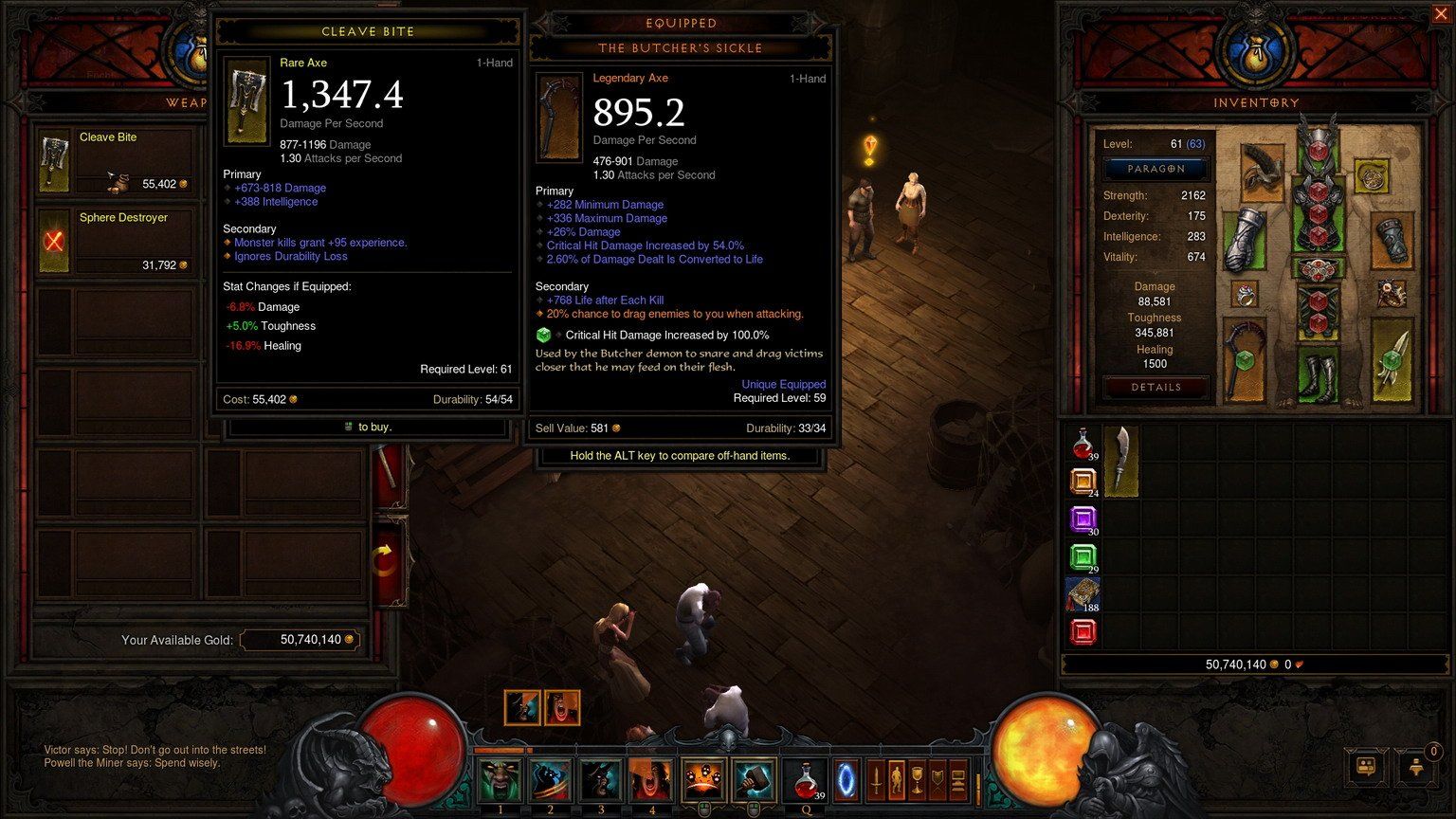The height and width of the screenshot is (819, 1456).
Task: Open the blue Town Portal
Action: click(845, 780)
